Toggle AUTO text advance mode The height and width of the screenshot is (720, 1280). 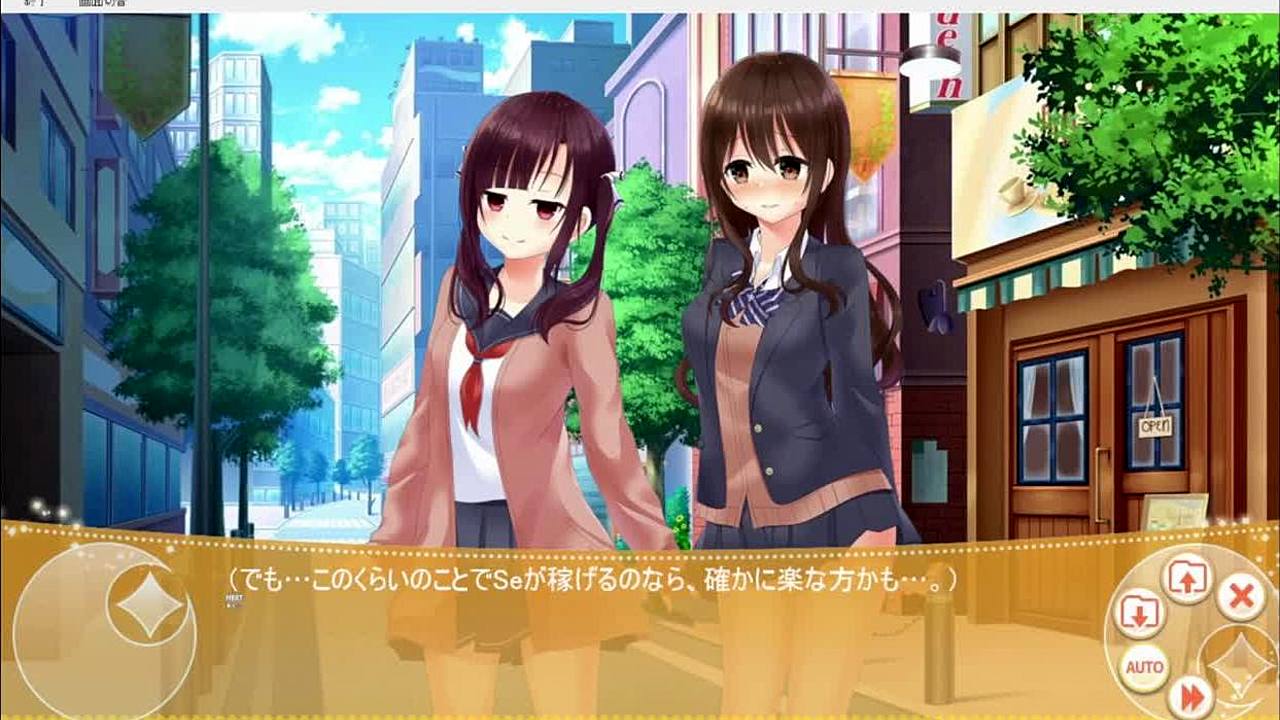point(1144,667)
